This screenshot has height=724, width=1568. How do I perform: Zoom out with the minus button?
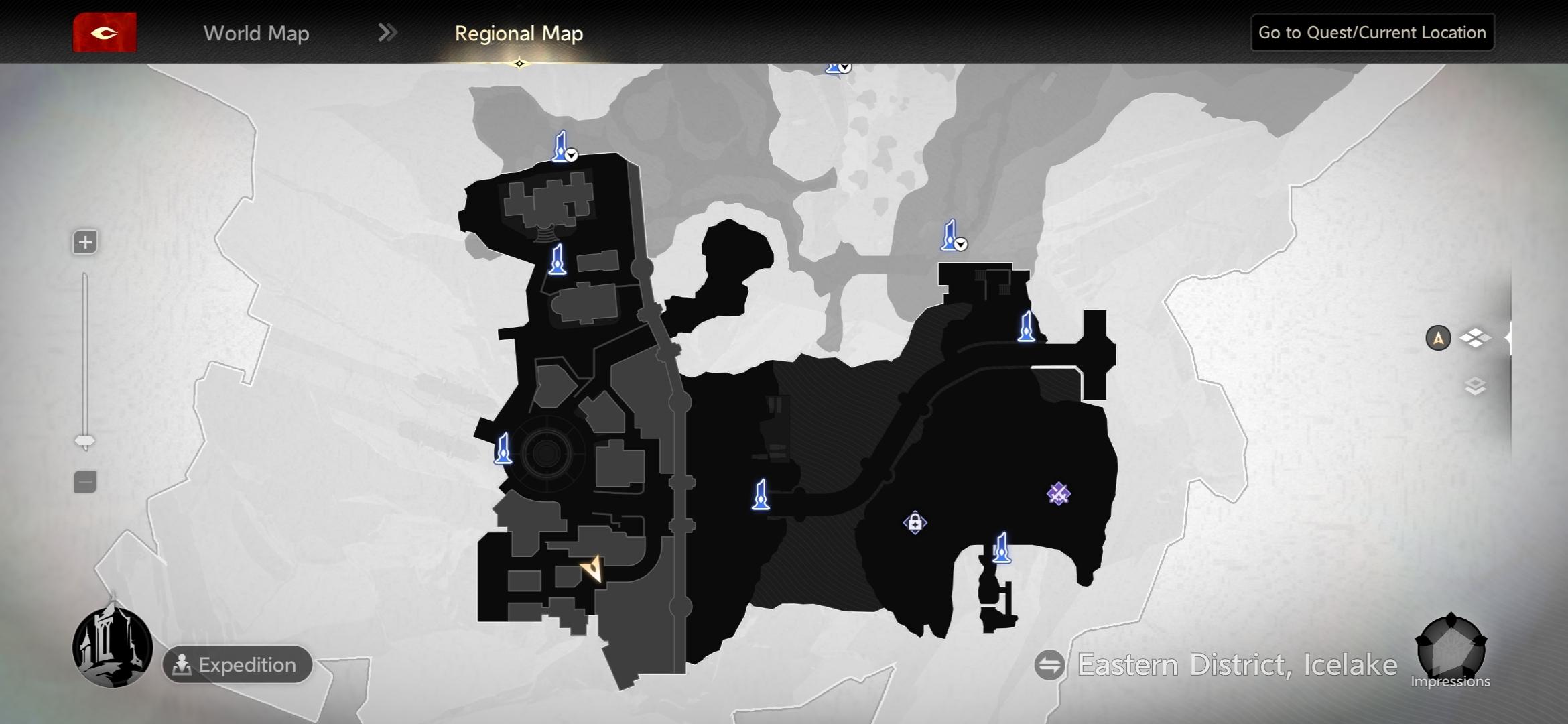coord(85,481)
